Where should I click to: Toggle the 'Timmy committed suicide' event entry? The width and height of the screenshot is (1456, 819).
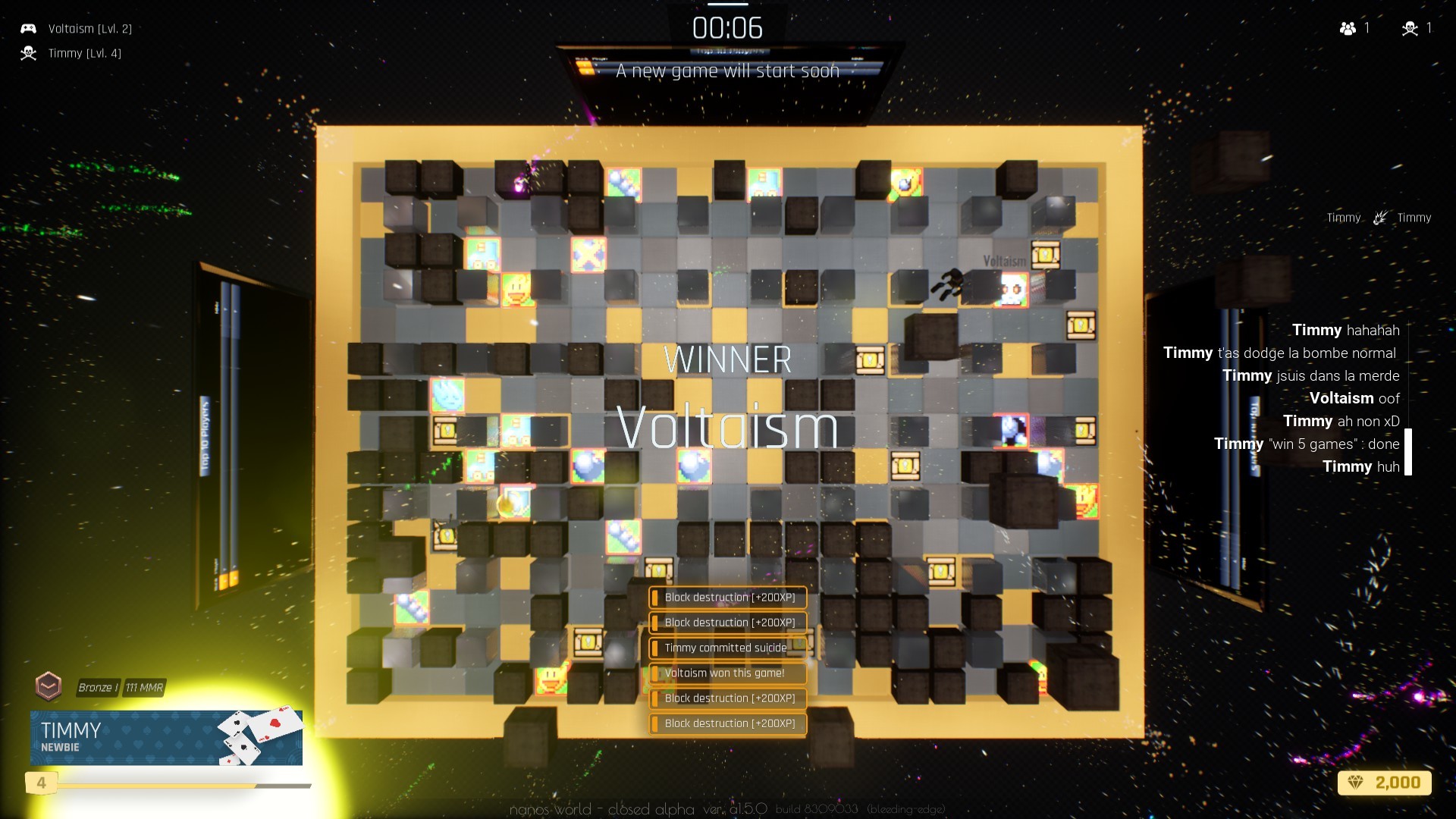pos(727,648)
